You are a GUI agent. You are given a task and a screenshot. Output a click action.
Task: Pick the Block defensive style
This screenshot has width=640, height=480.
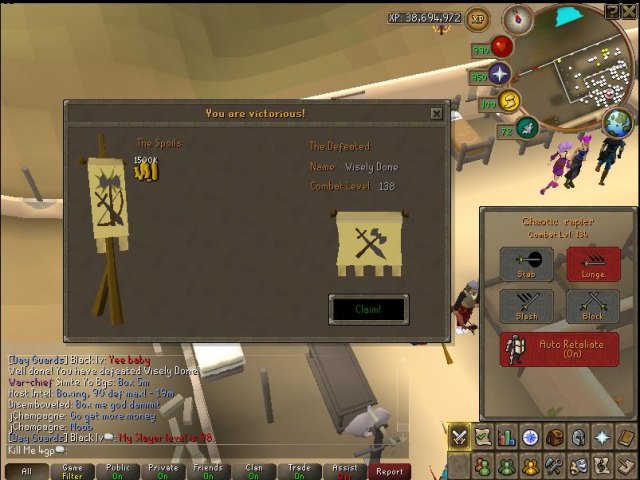click(x=593, y=305)
